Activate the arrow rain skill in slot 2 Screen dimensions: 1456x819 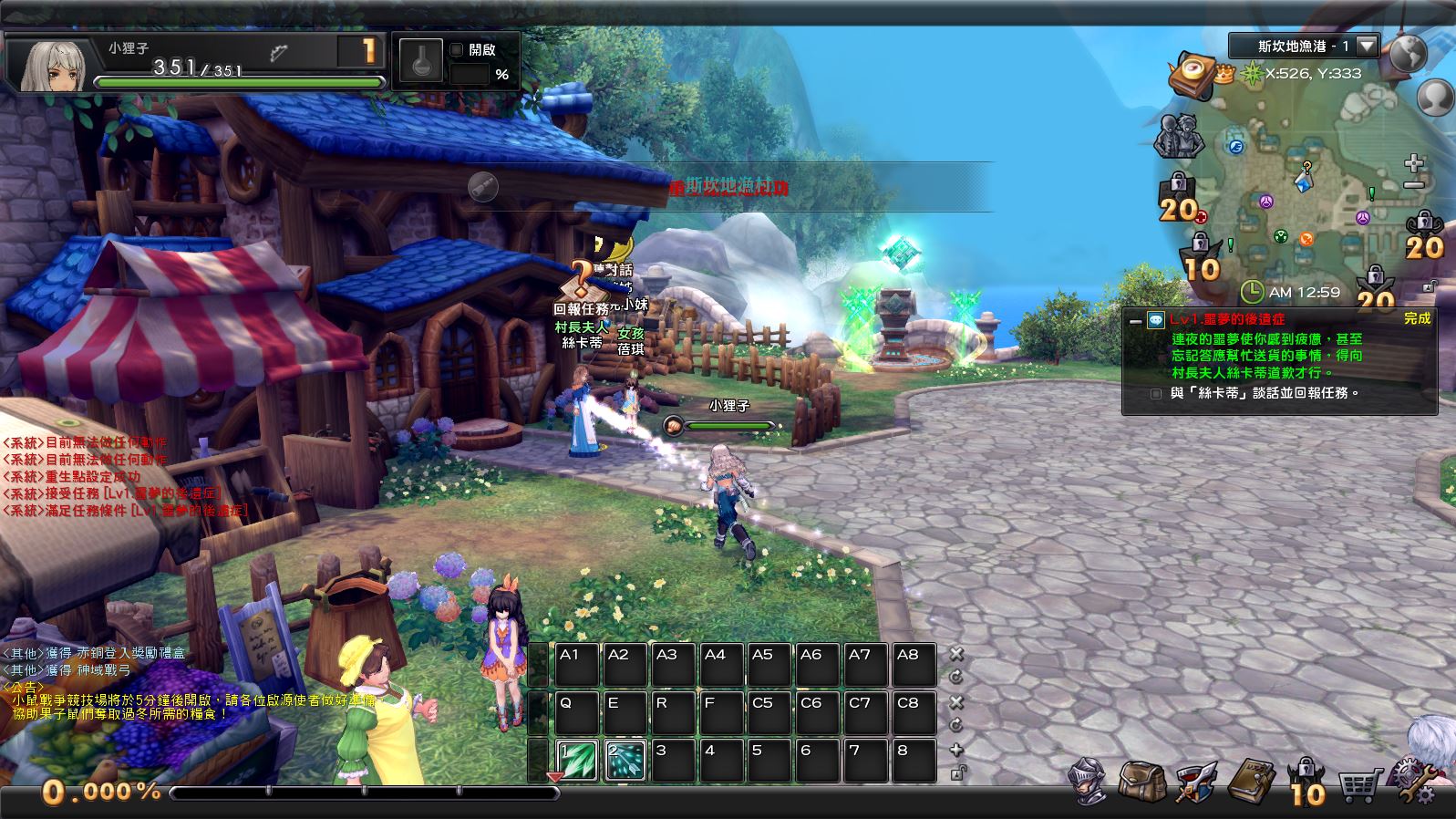pos(625,761)
